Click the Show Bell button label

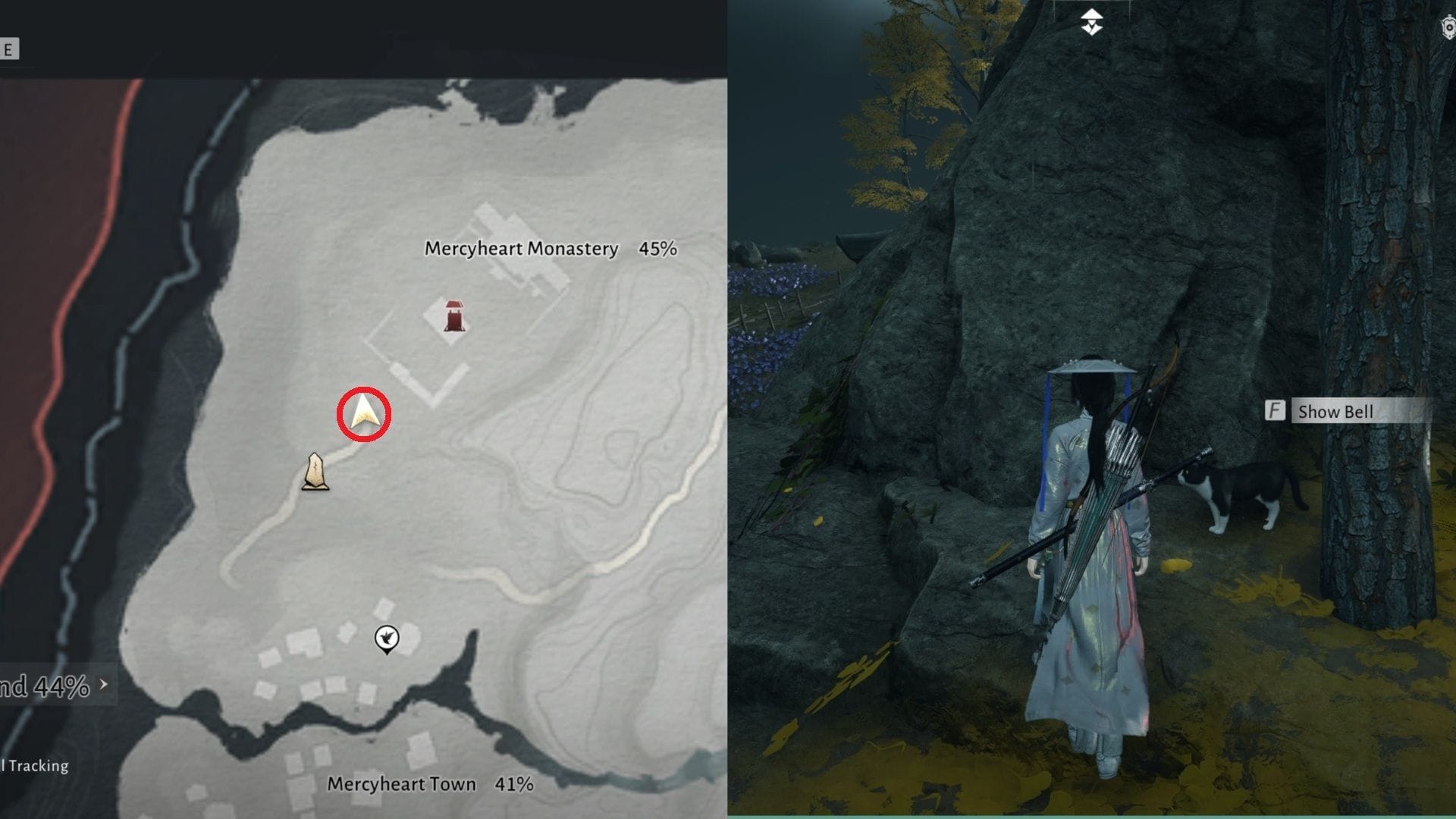tap(1335, 412)
